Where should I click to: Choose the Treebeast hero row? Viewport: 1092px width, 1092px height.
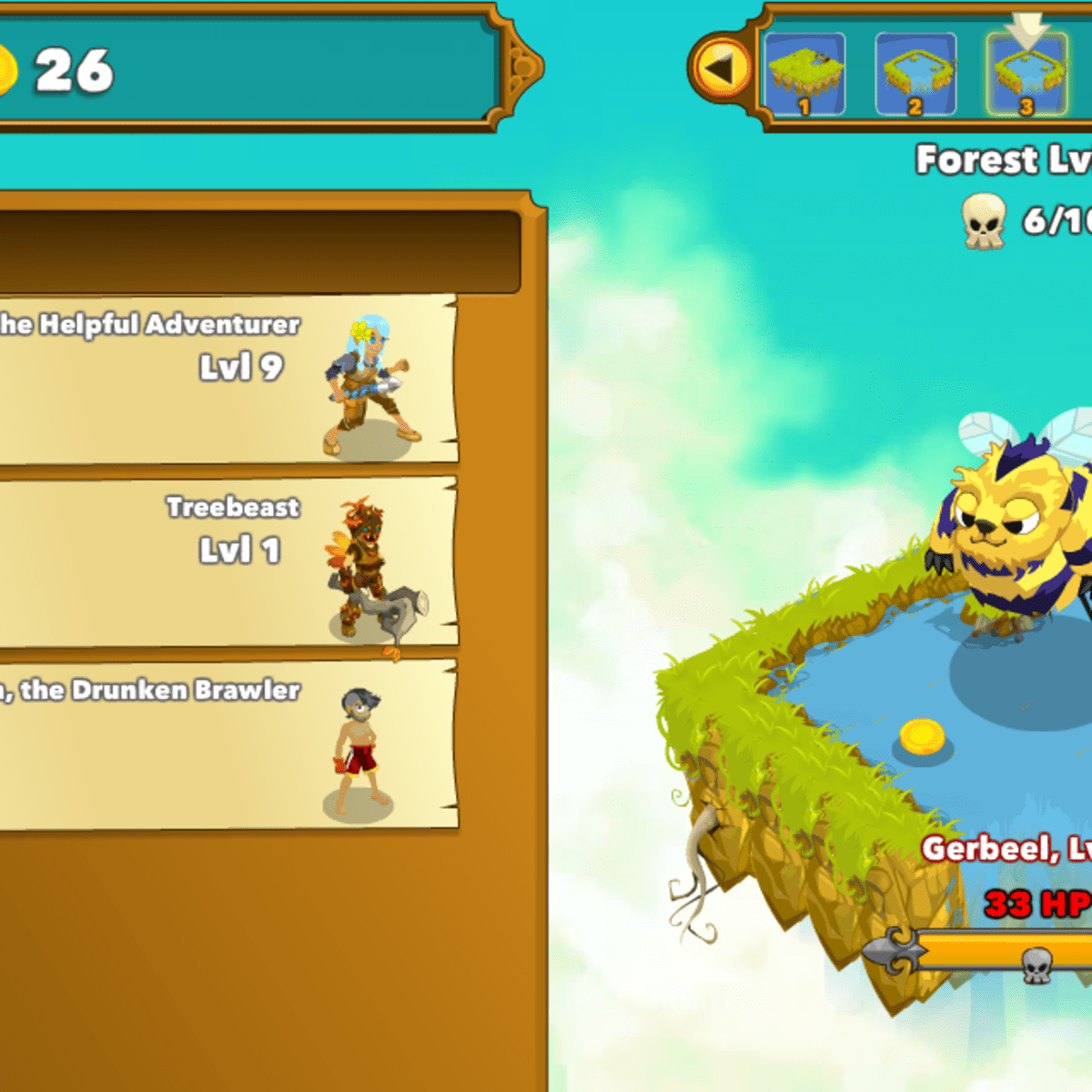(x=227, y=561)
